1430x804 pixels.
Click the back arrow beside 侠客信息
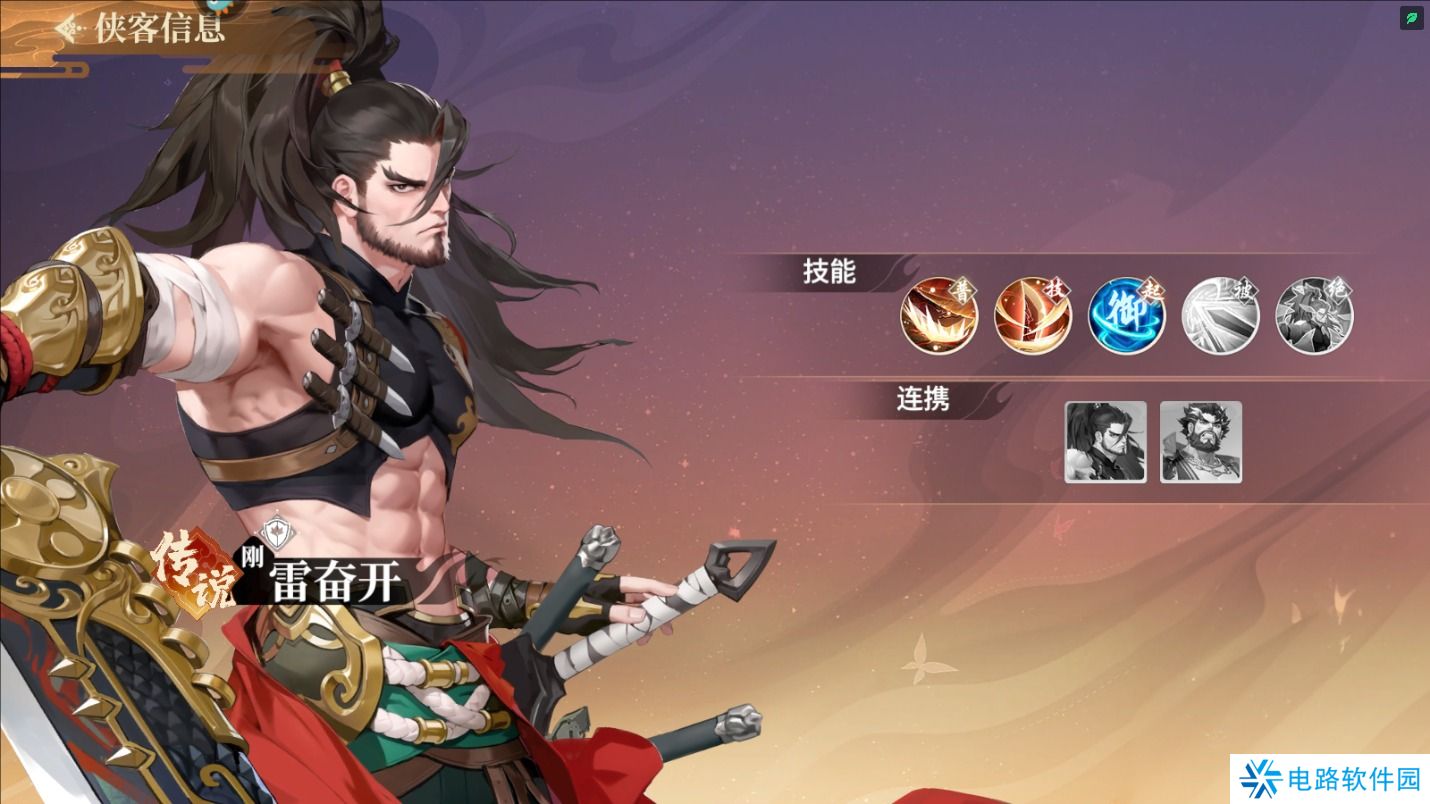click(x=68, y=29)
